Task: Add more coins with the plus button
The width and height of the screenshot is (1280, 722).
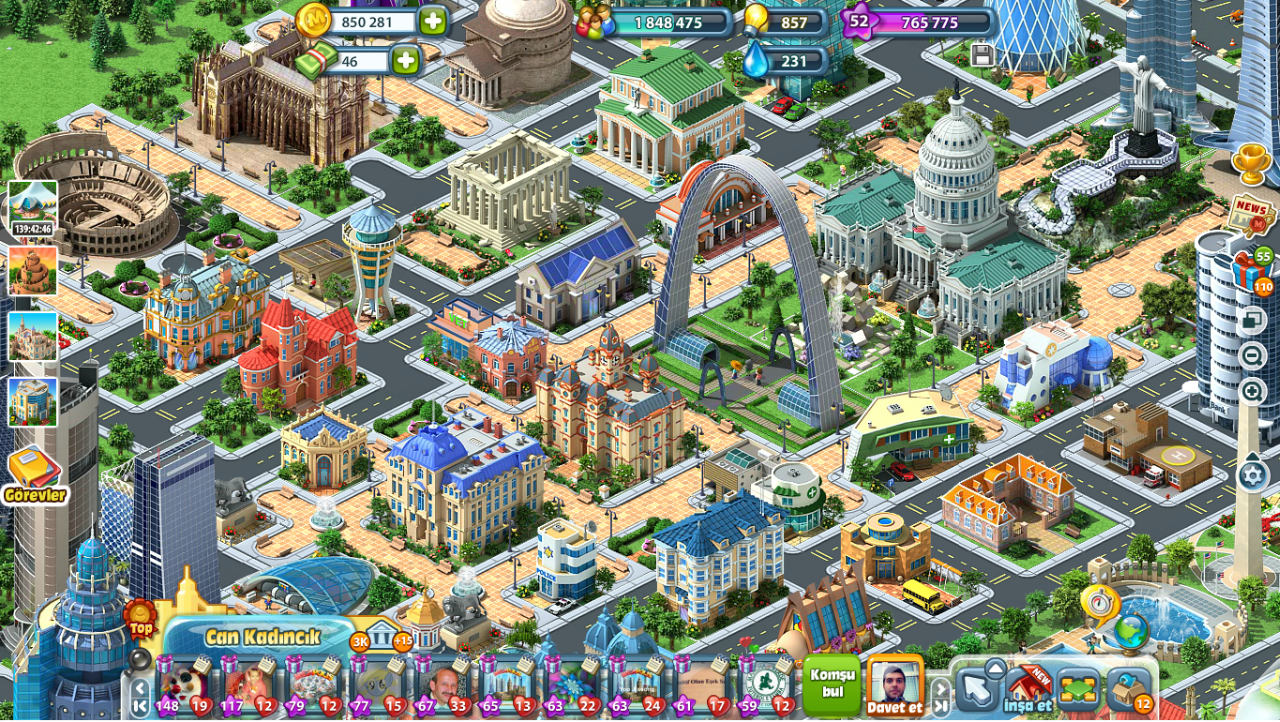Action: pos(433,21)
